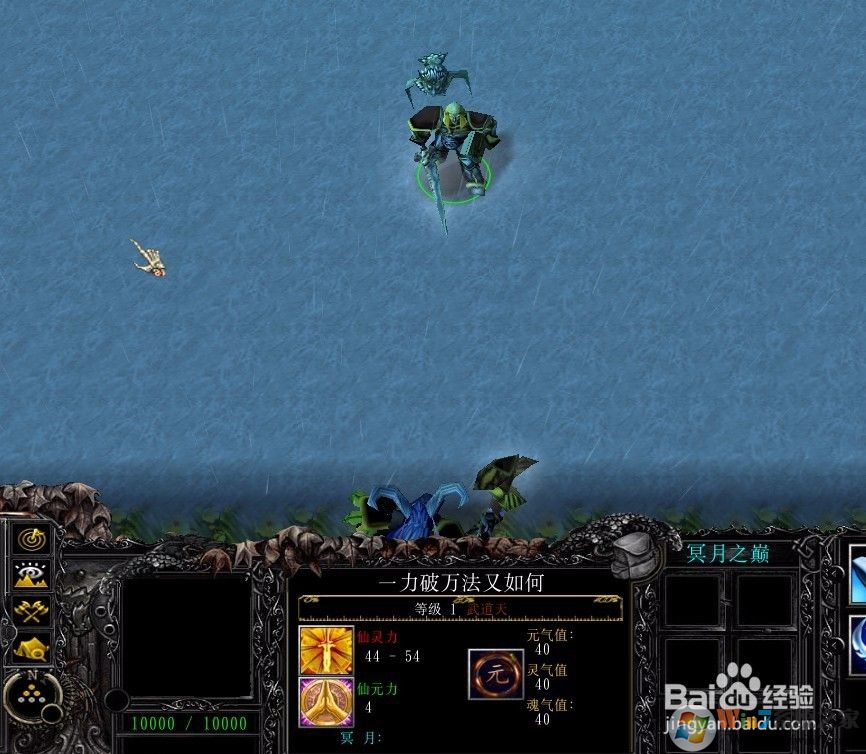Select the armored hero with green circle
866x754 pixels.
coord(452,150)
